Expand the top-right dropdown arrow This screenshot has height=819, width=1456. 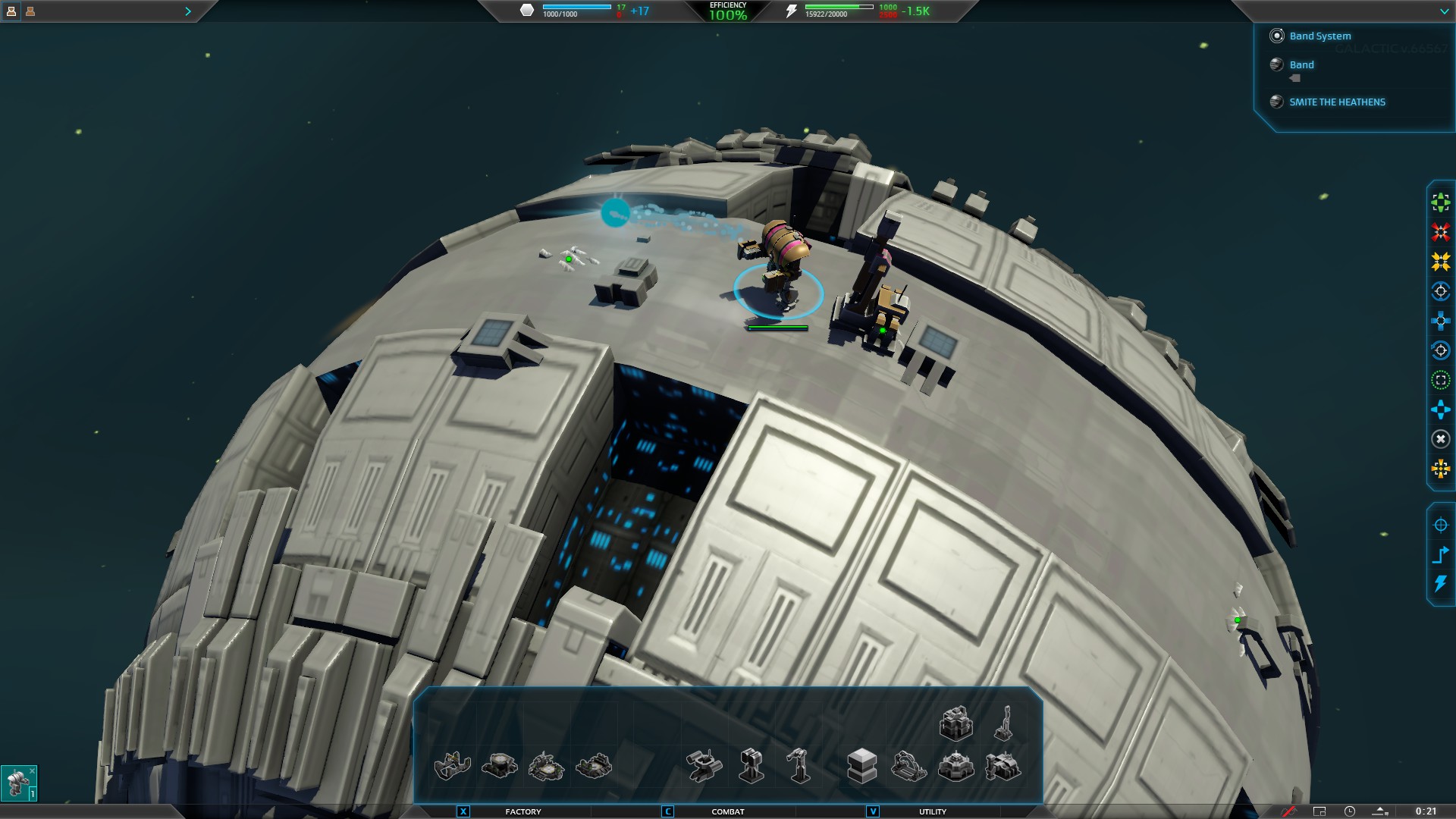1444,11
